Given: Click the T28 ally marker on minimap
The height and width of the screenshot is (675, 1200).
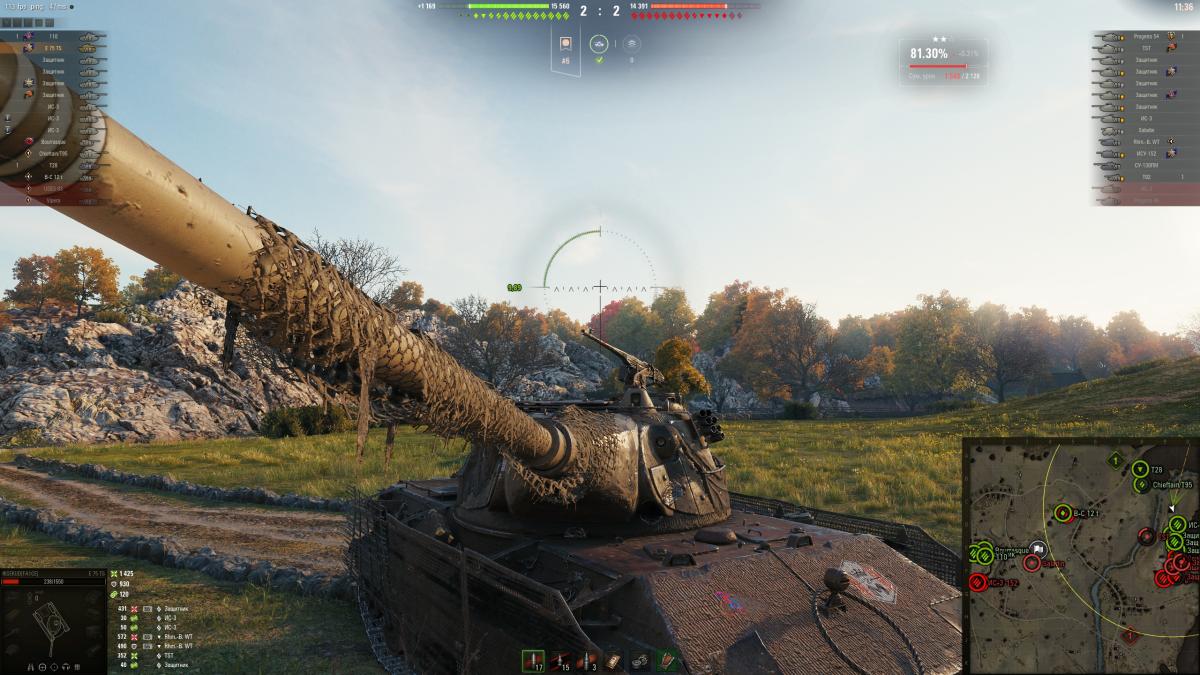Looking at the screenshot, I should point(1141,469).
